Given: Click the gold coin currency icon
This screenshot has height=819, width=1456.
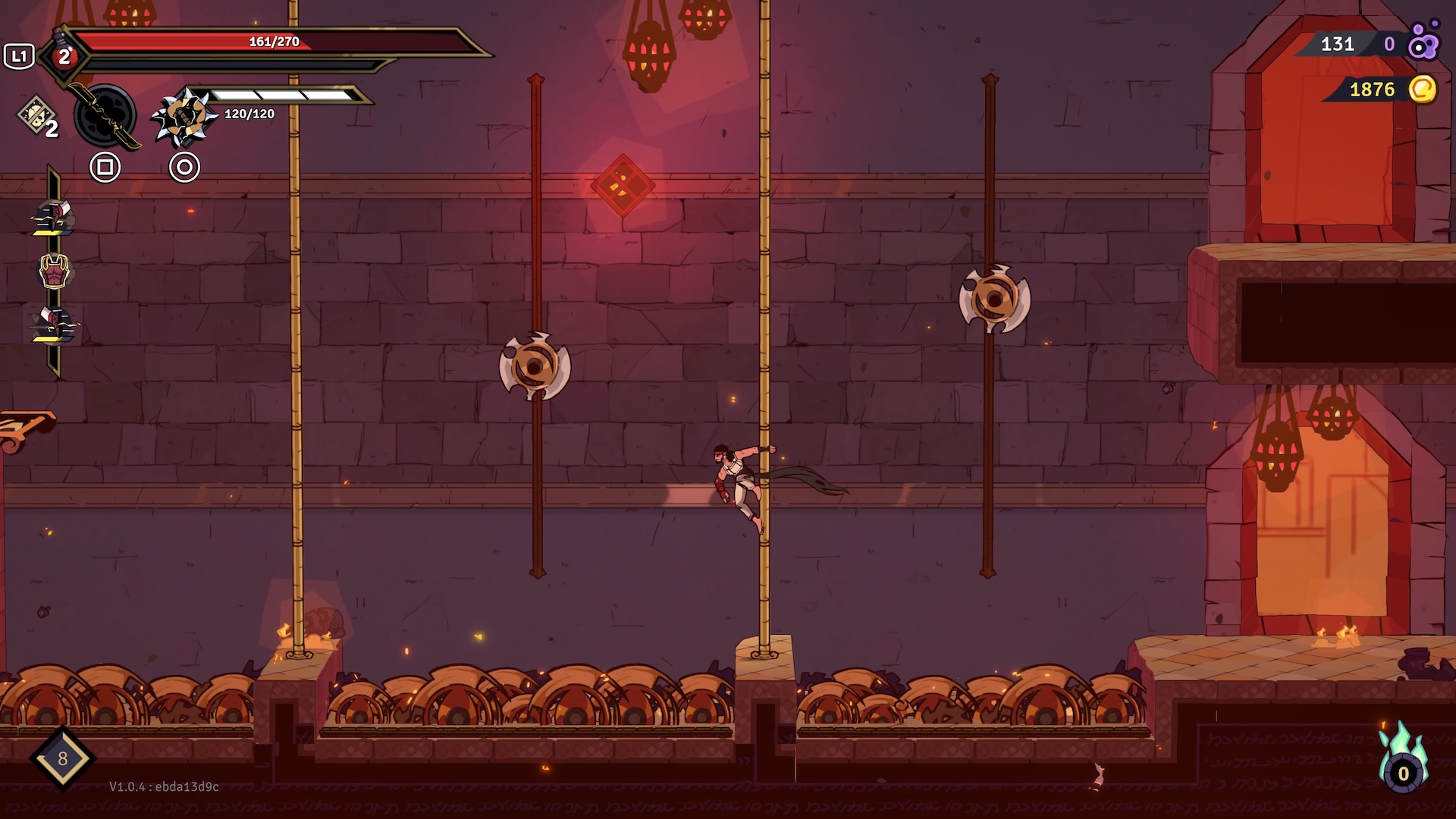Looking at the screenshot, I should point(1423,89).
